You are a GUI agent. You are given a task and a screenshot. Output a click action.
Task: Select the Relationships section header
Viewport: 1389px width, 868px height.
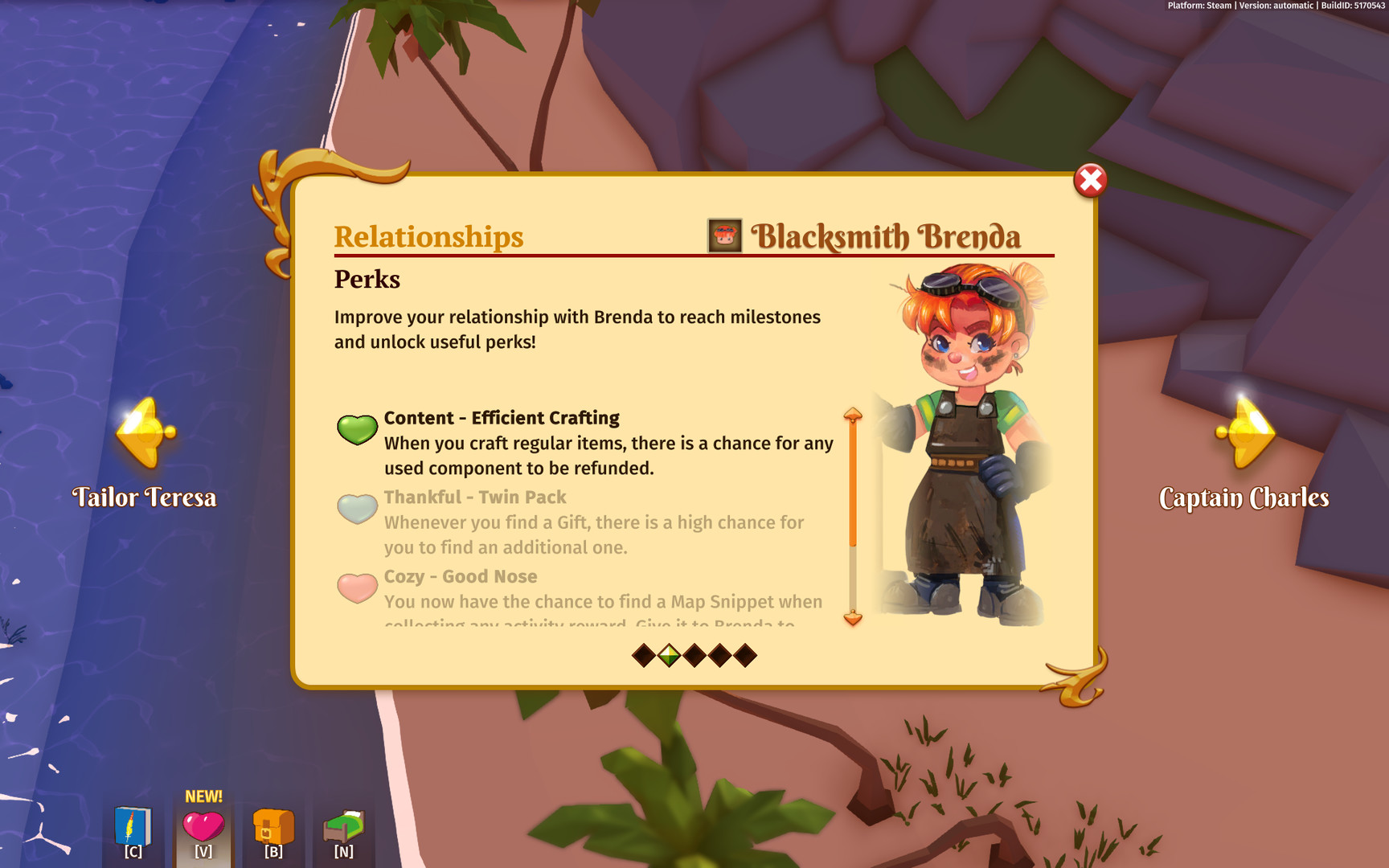(428, 236)
